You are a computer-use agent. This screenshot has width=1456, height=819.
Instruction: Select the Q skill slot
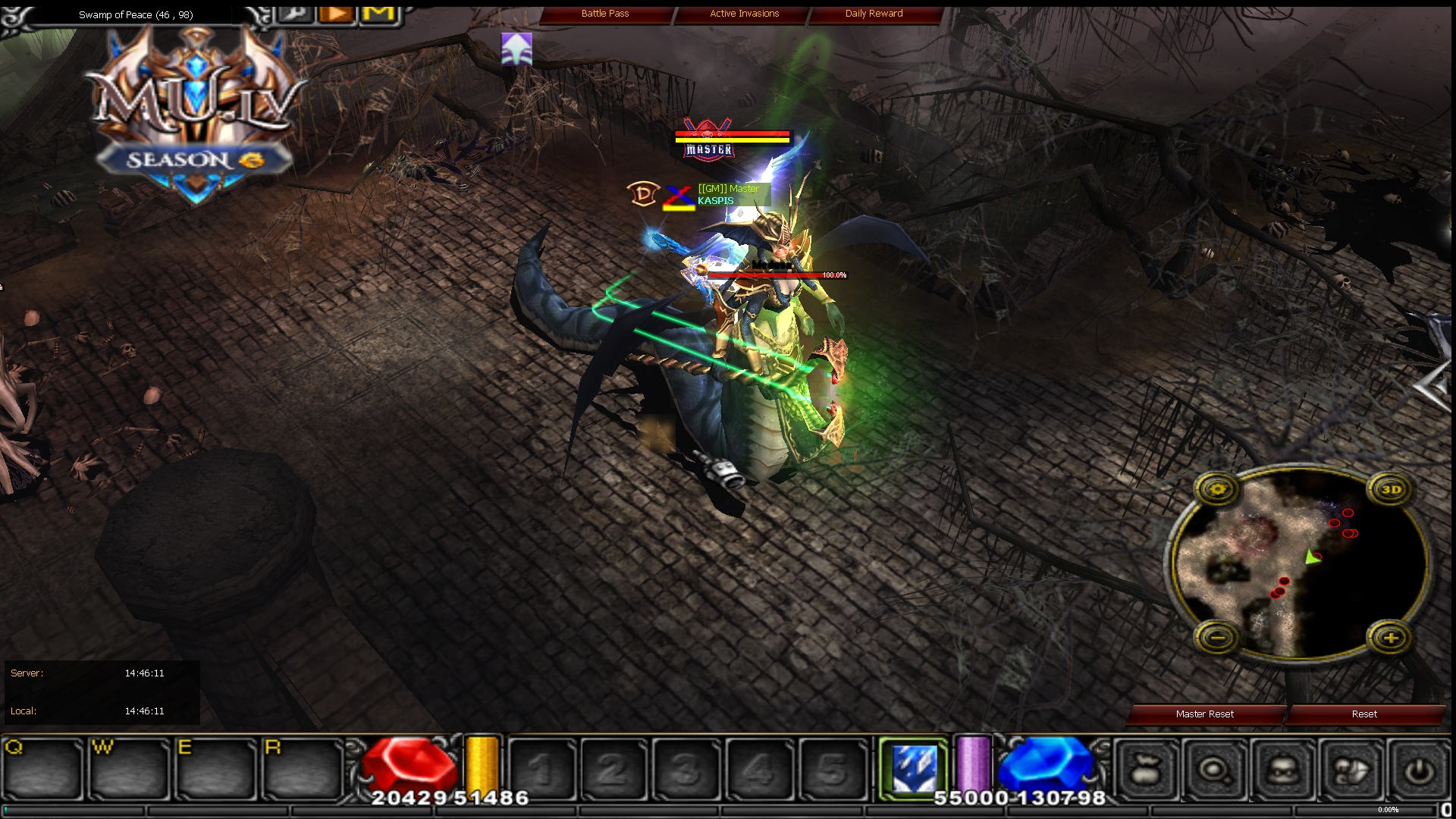(43, 767)
